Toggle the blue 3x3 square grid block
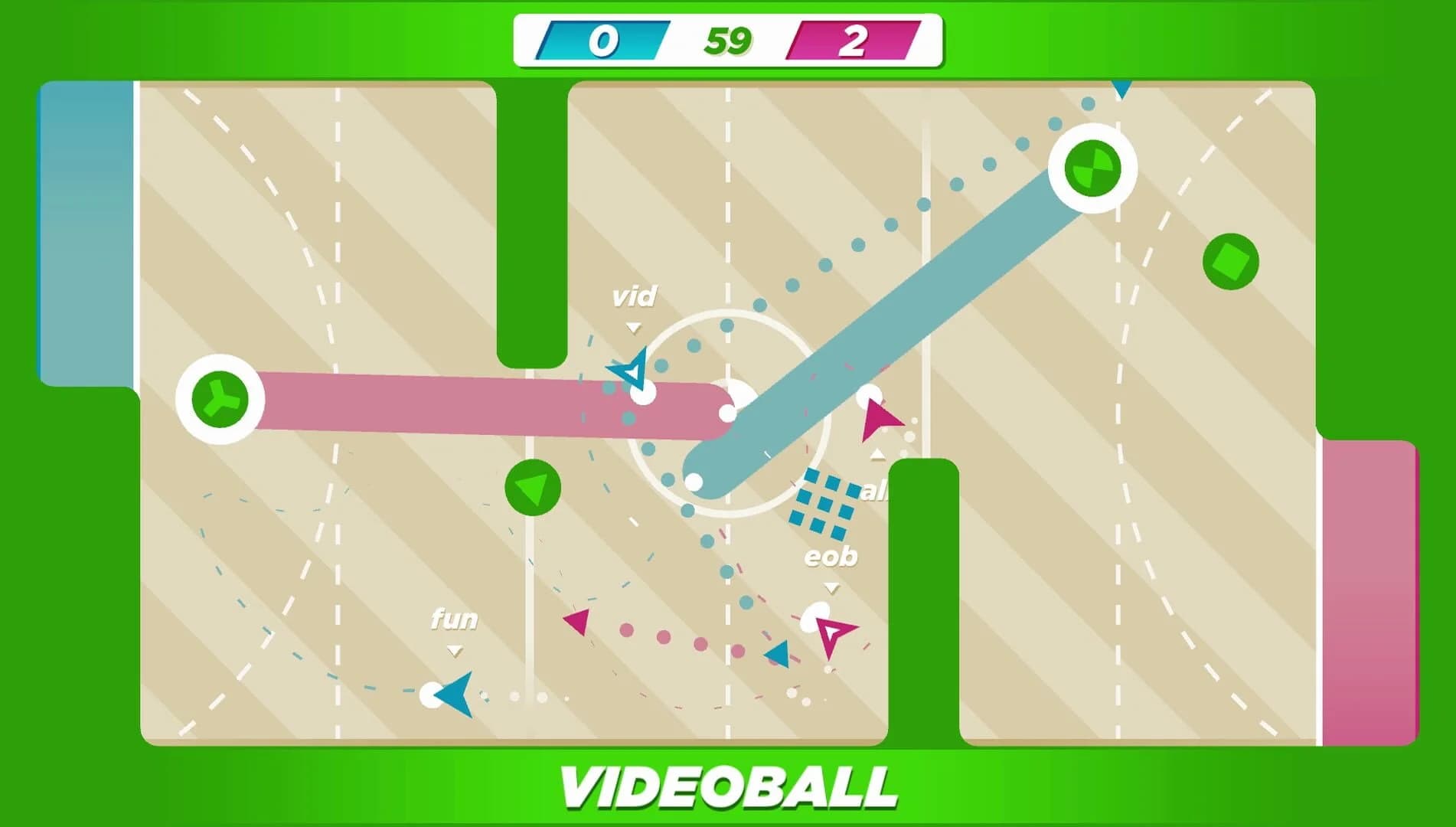Image resolution: width=1456 pixels, height=827 pixels. point(824,502)
